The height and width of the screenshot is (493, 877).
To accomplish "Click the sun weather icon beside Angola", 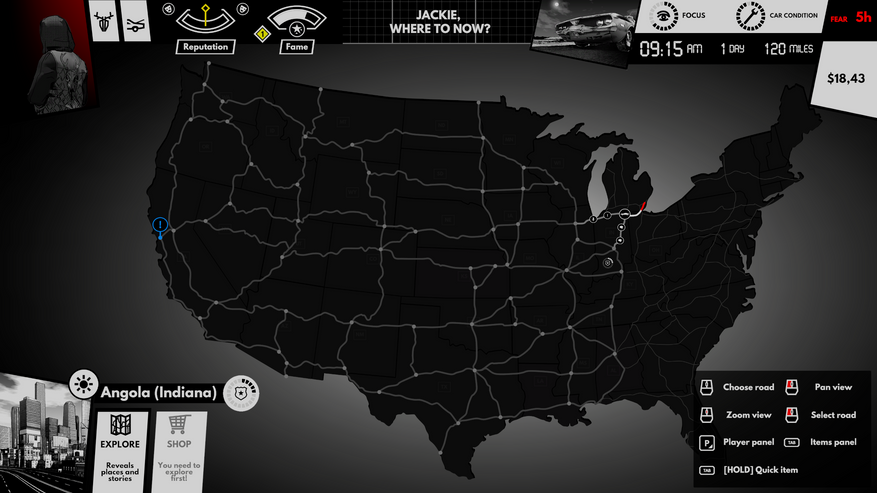I will tap(82, 384).
